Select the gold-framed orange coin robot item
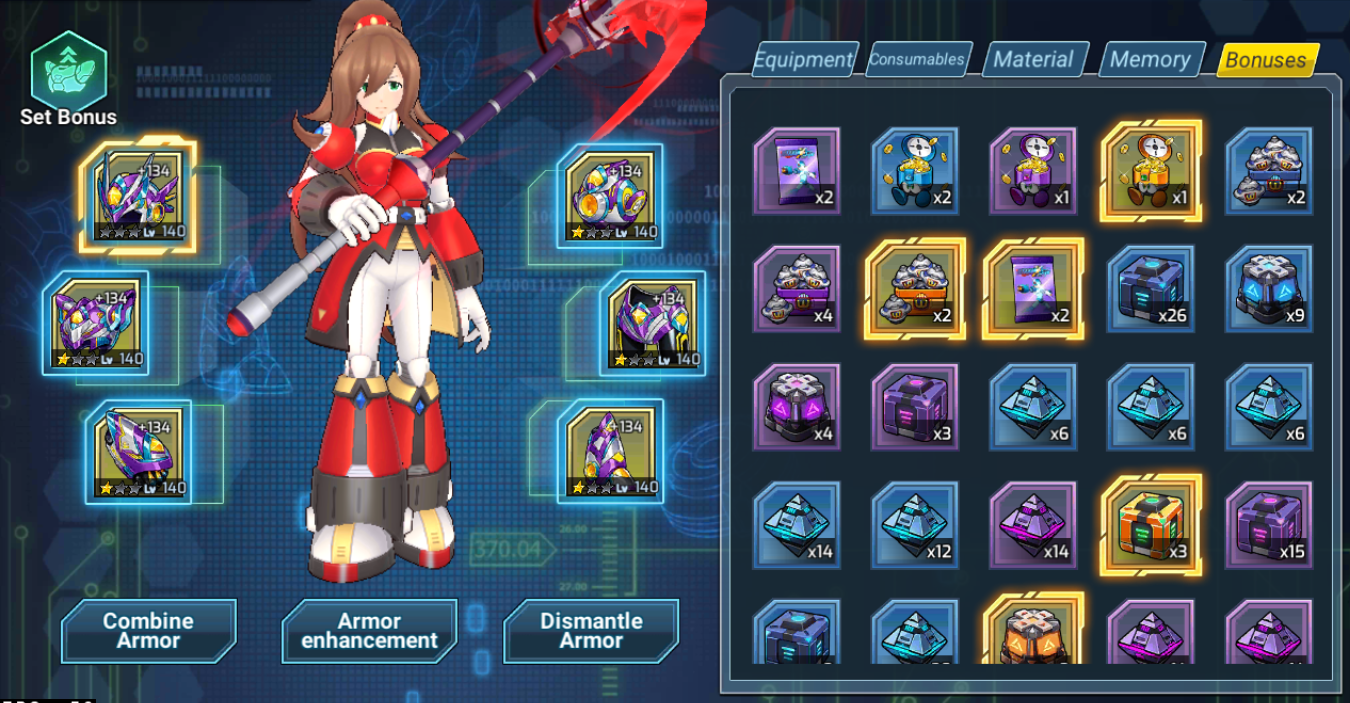This screenshot has height=703, width=1350. click(1151, 171)
